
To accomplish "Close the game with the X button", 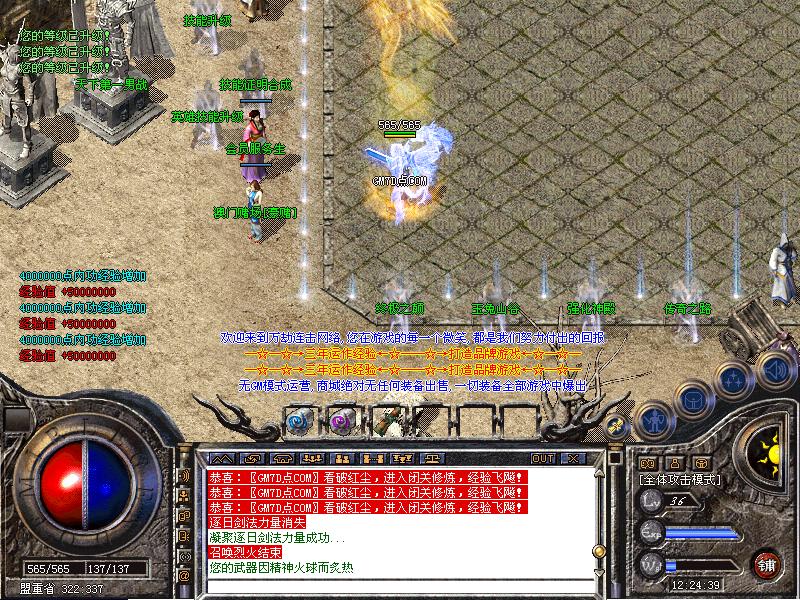I will coord(572,458).
